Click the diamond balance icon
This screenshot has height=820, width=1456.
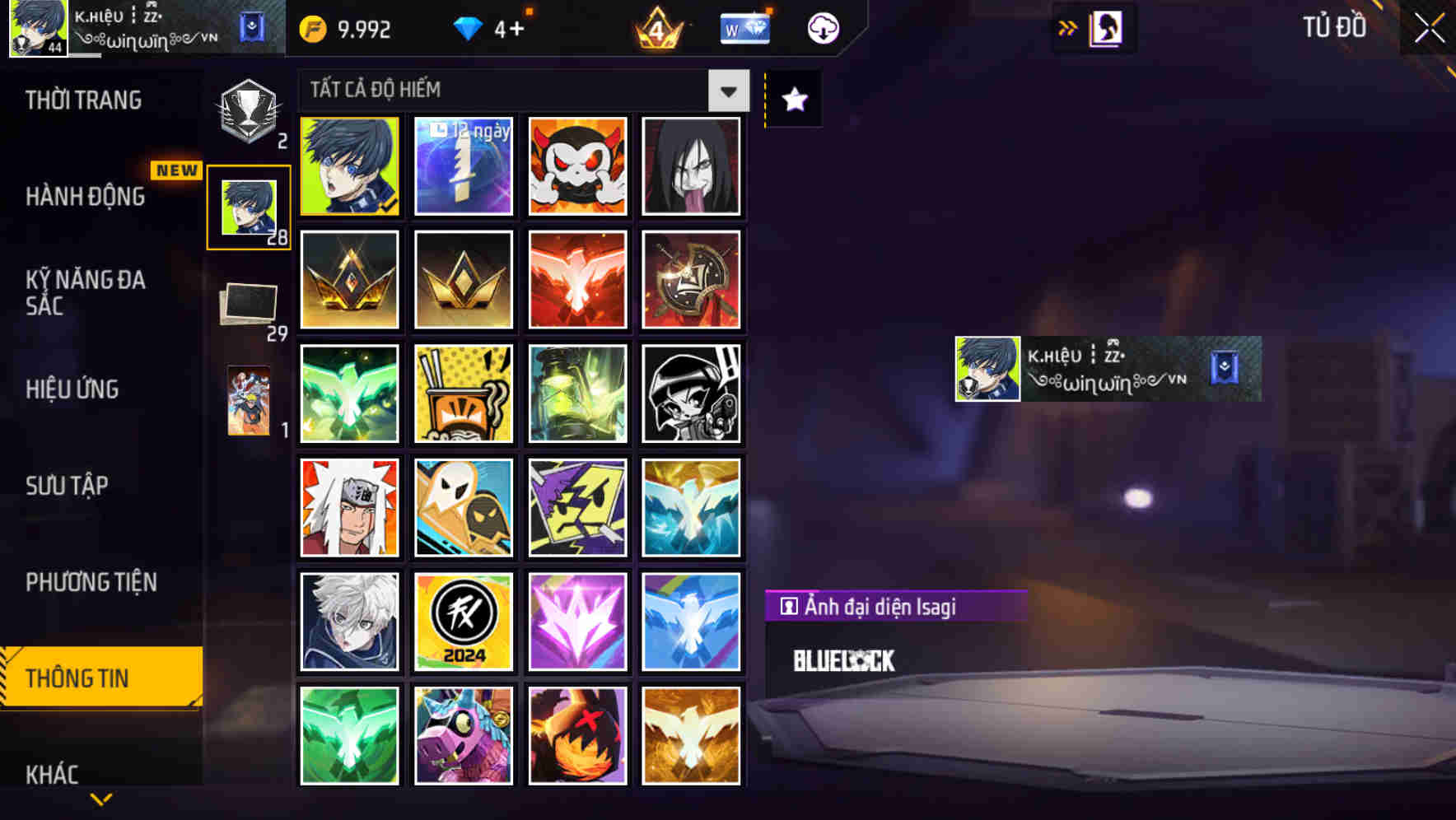[x=468, y=27]
